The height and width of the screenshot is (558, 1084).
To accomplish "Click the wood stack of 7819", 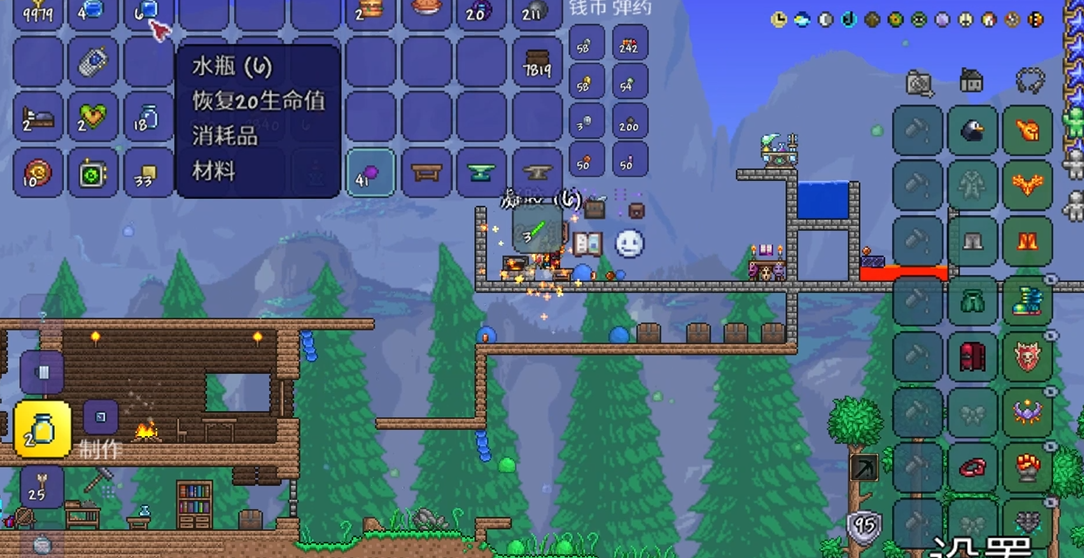I will click(x=537, y=64).
